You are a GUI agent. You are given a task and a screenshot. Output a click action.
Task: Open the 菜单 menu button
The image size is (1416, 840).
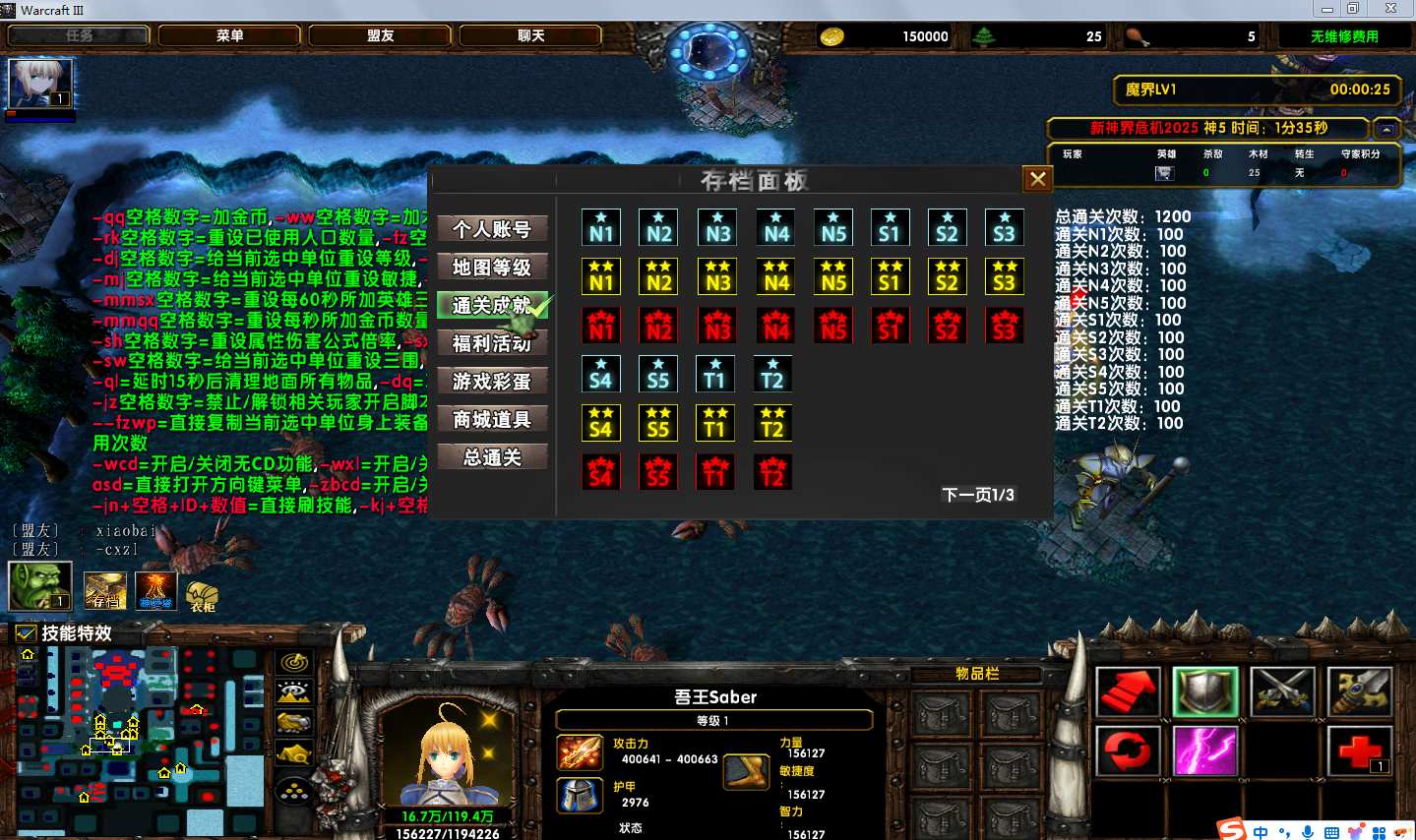[230, 35]
